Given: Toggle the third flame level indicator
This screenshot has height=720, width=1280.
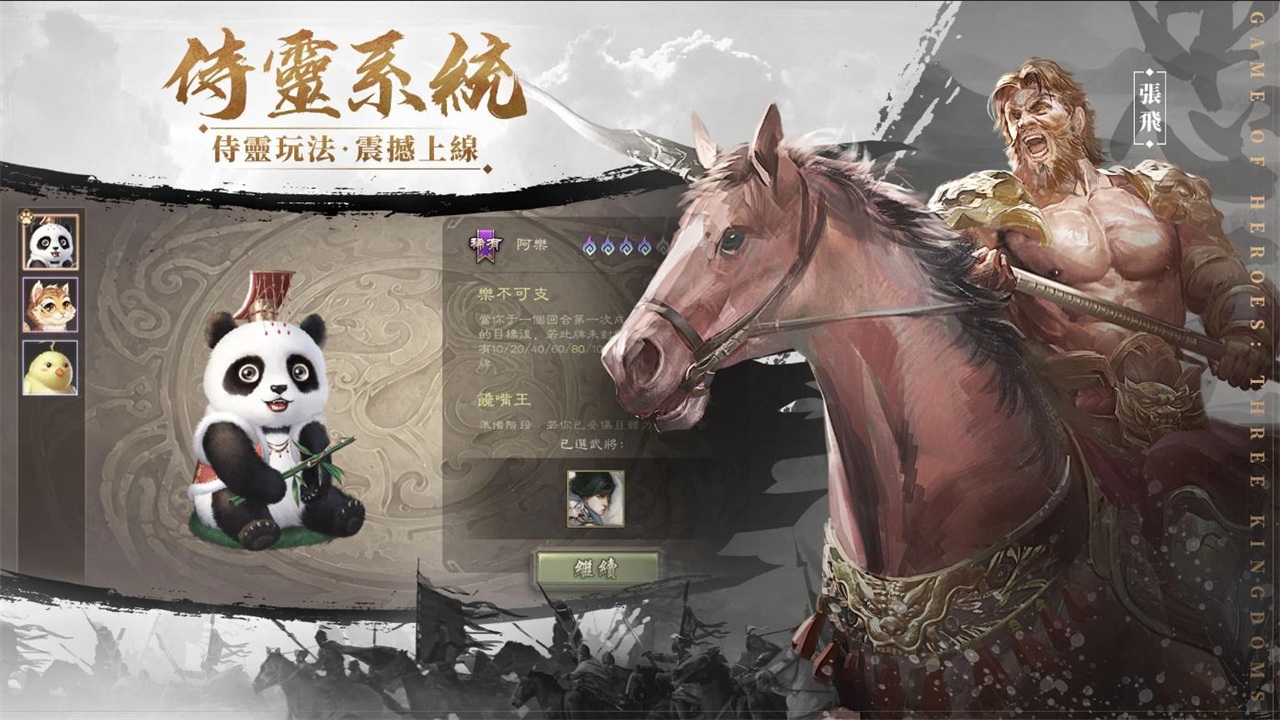Looking at the screenshot, I should coord(626,245).
